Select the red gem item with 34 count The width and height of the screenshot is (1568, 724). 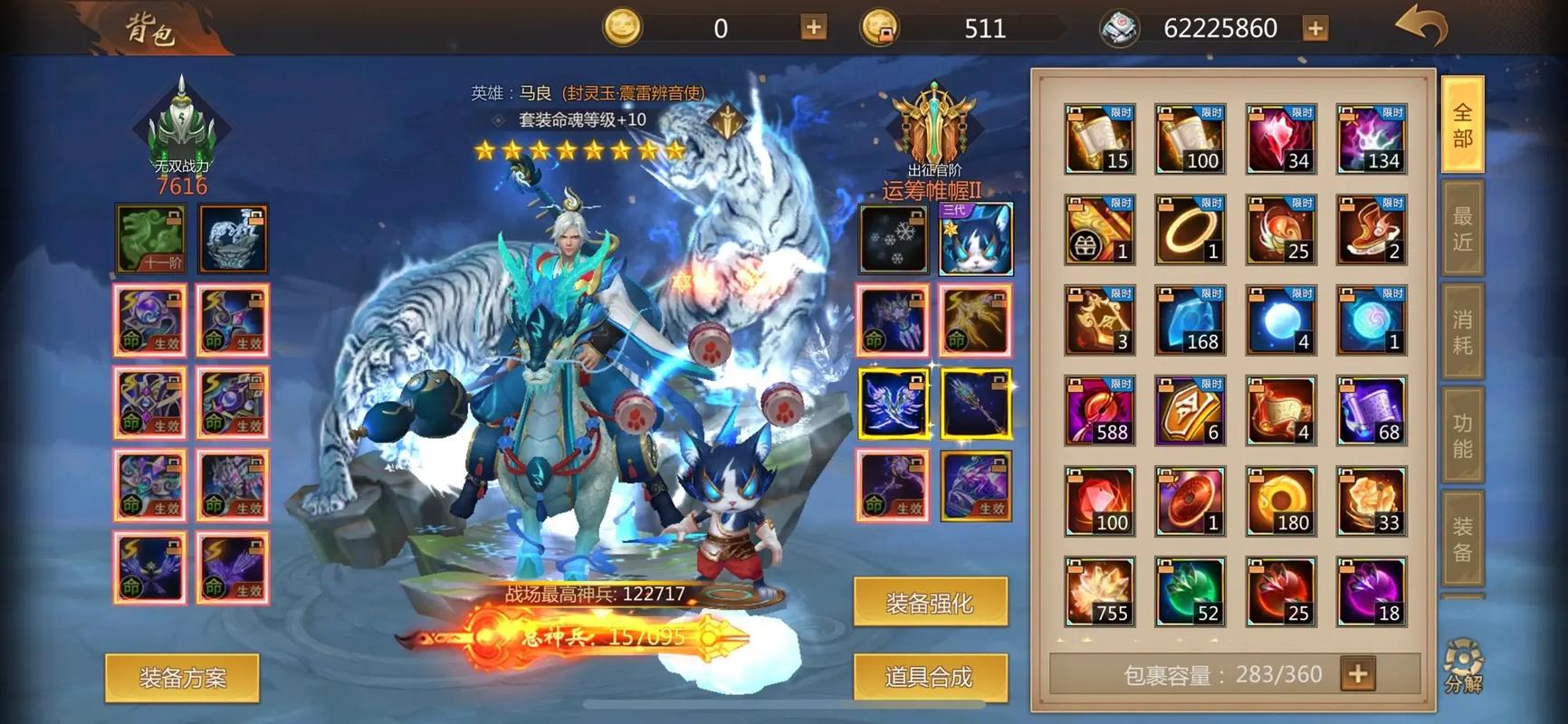click(1280, 138)
